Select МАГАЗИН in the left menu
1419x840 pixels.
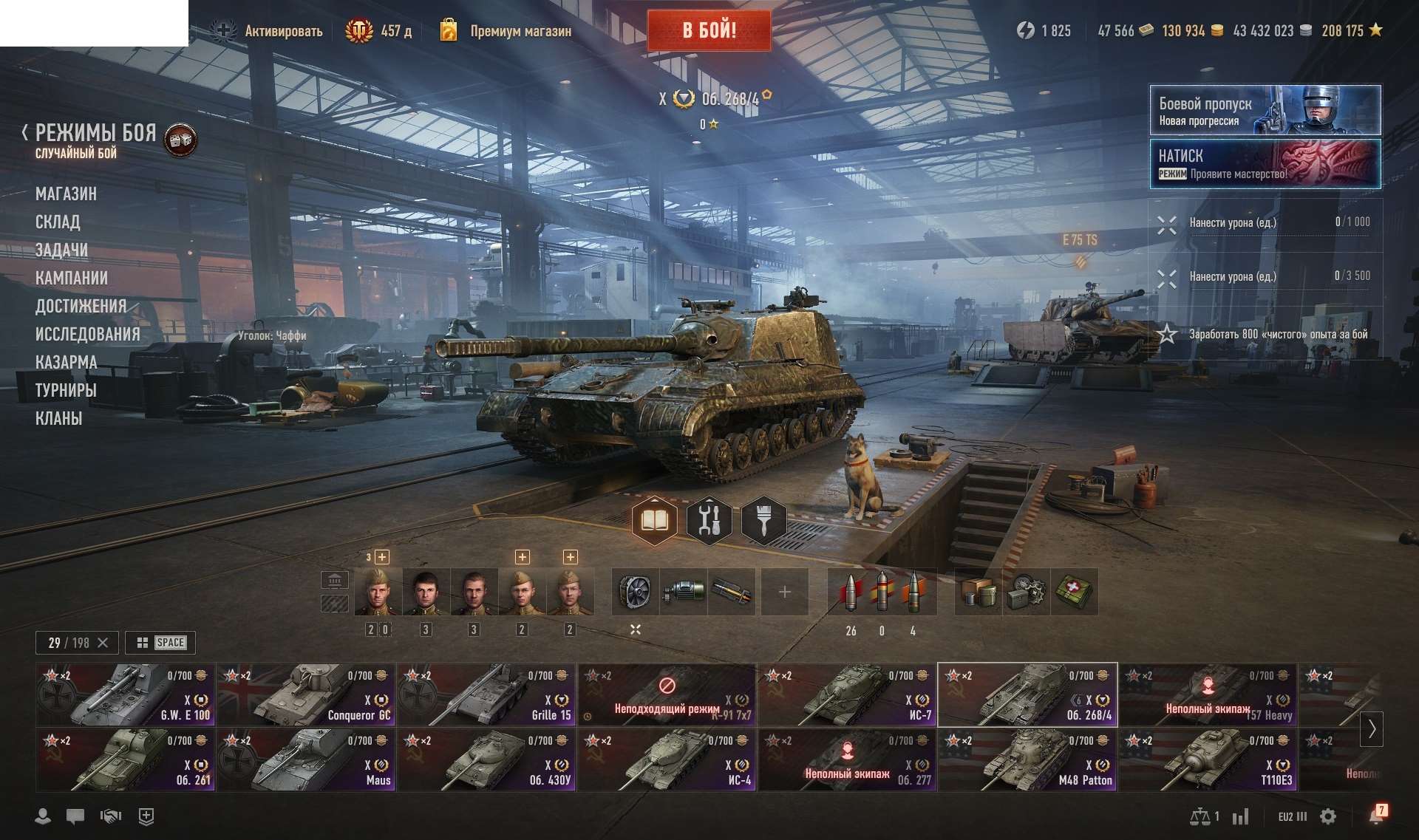click(67, 194)
